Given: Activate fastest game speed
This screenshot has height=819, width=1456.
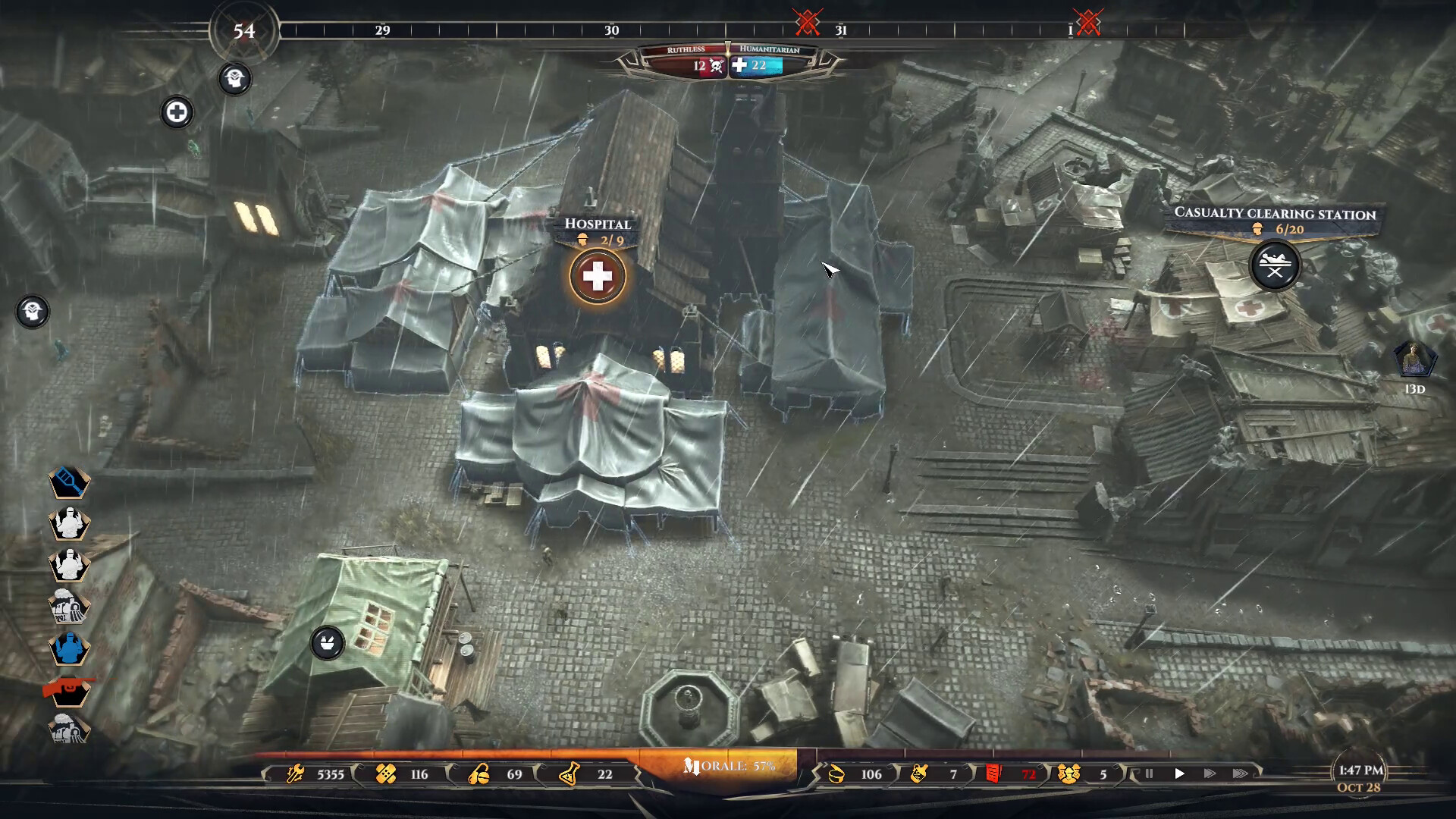Looking at the screenshot, I should pyautogui.click(x=1239, y=774).
